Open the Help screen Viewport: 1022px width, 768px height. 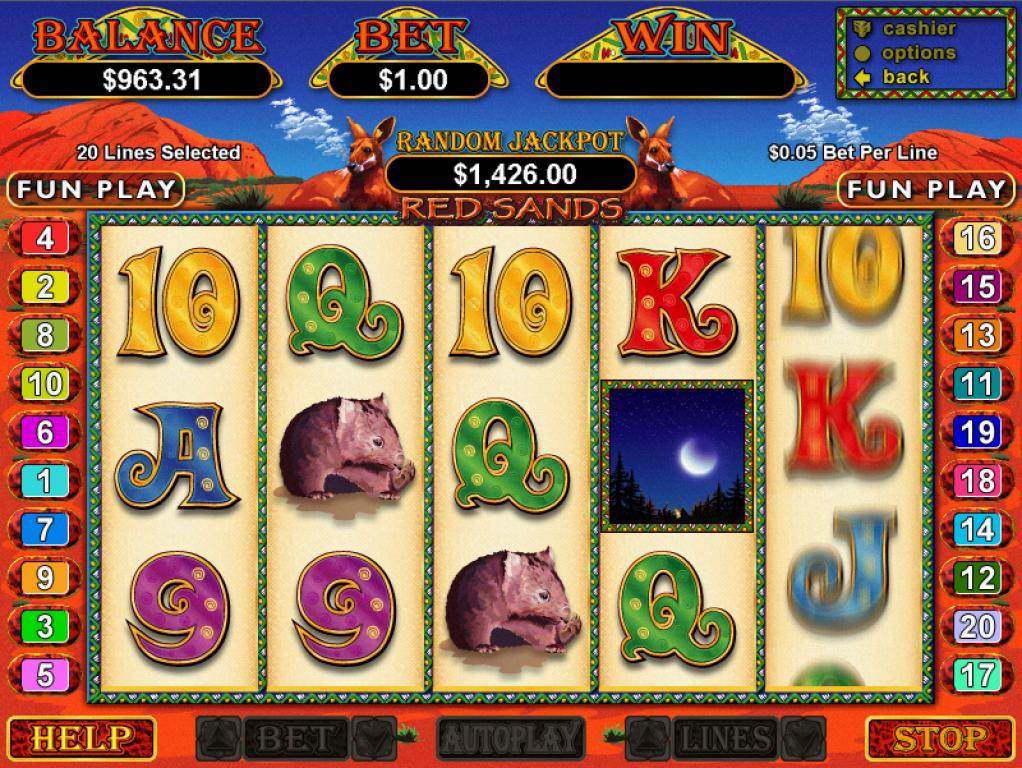click(79, 739)
